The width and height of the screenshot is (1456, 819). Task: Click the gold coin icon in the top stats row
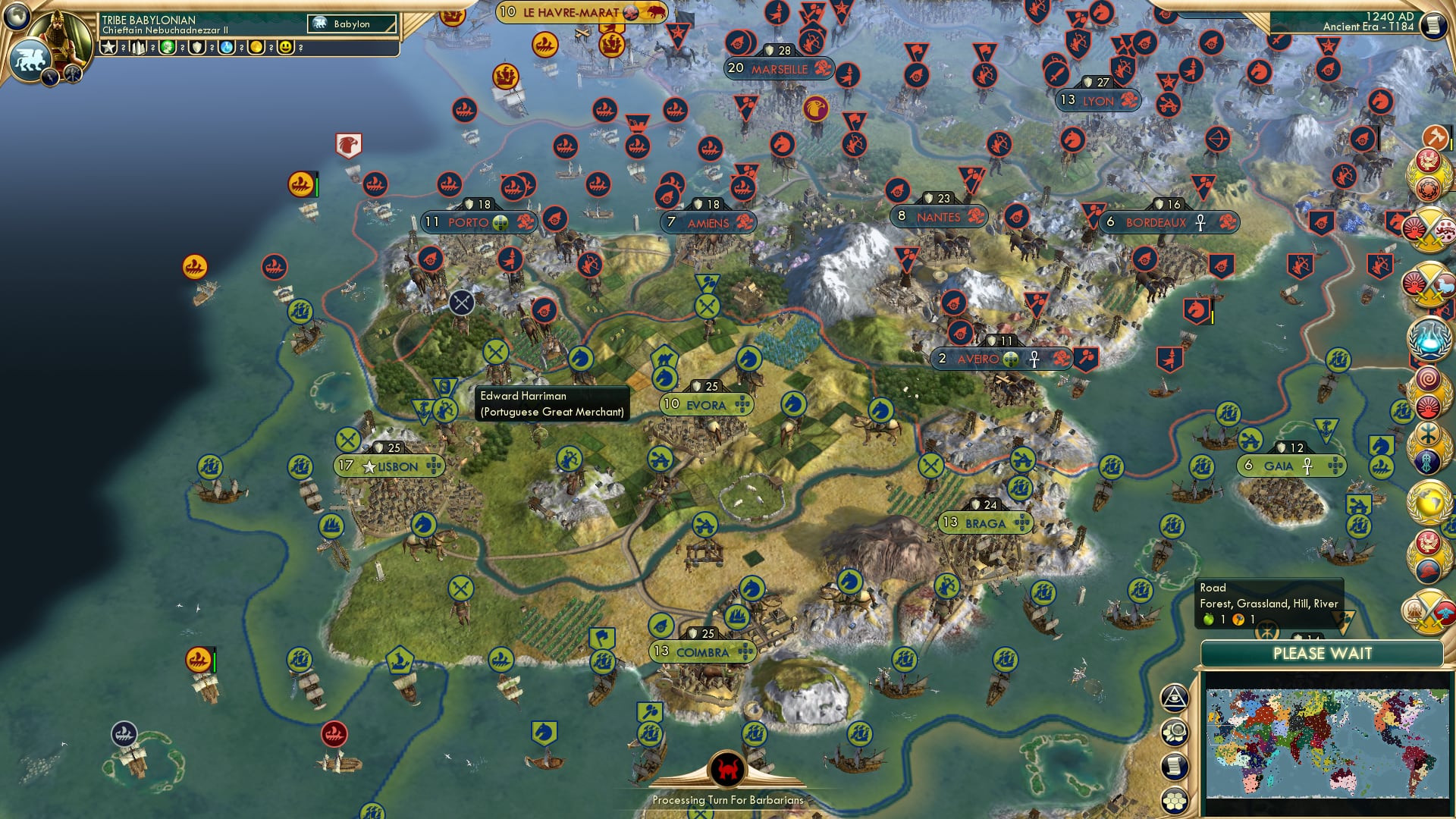(256, 48)
